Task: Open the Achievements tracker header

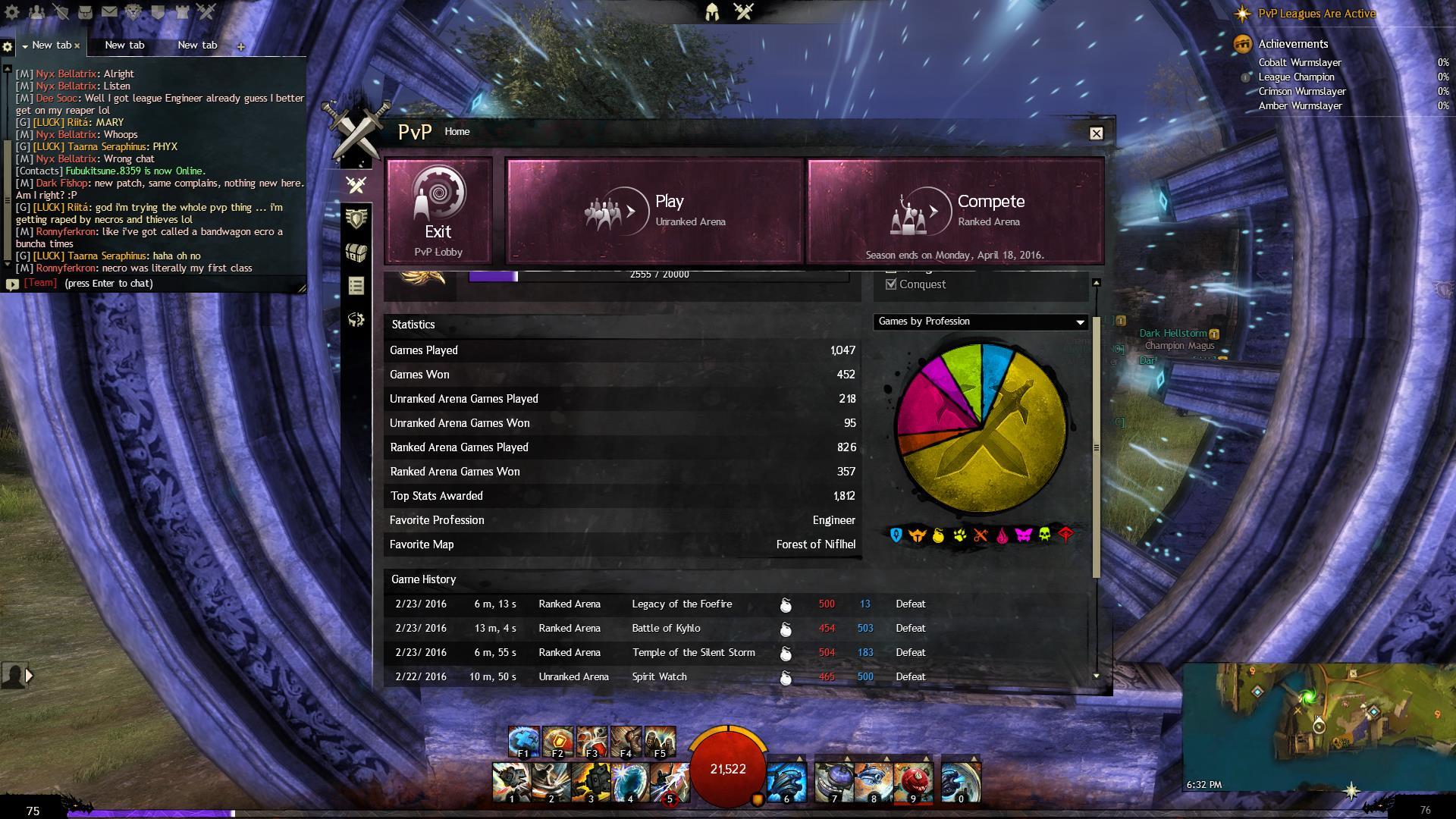Action: 1292,44
